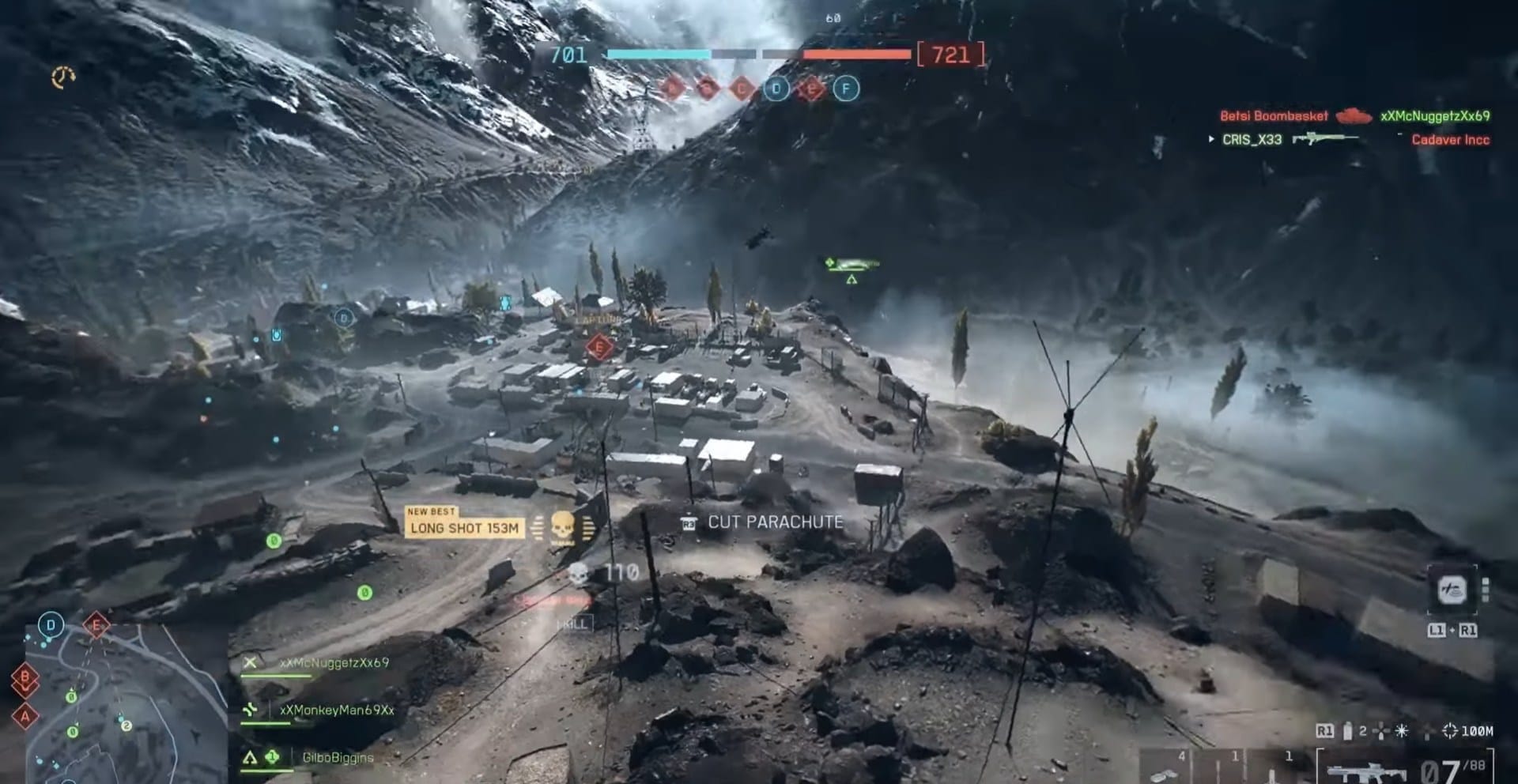Click the A objective marker beside the minimap
Viewport: 1518px width, 784px height.
(x=25, y=716)
